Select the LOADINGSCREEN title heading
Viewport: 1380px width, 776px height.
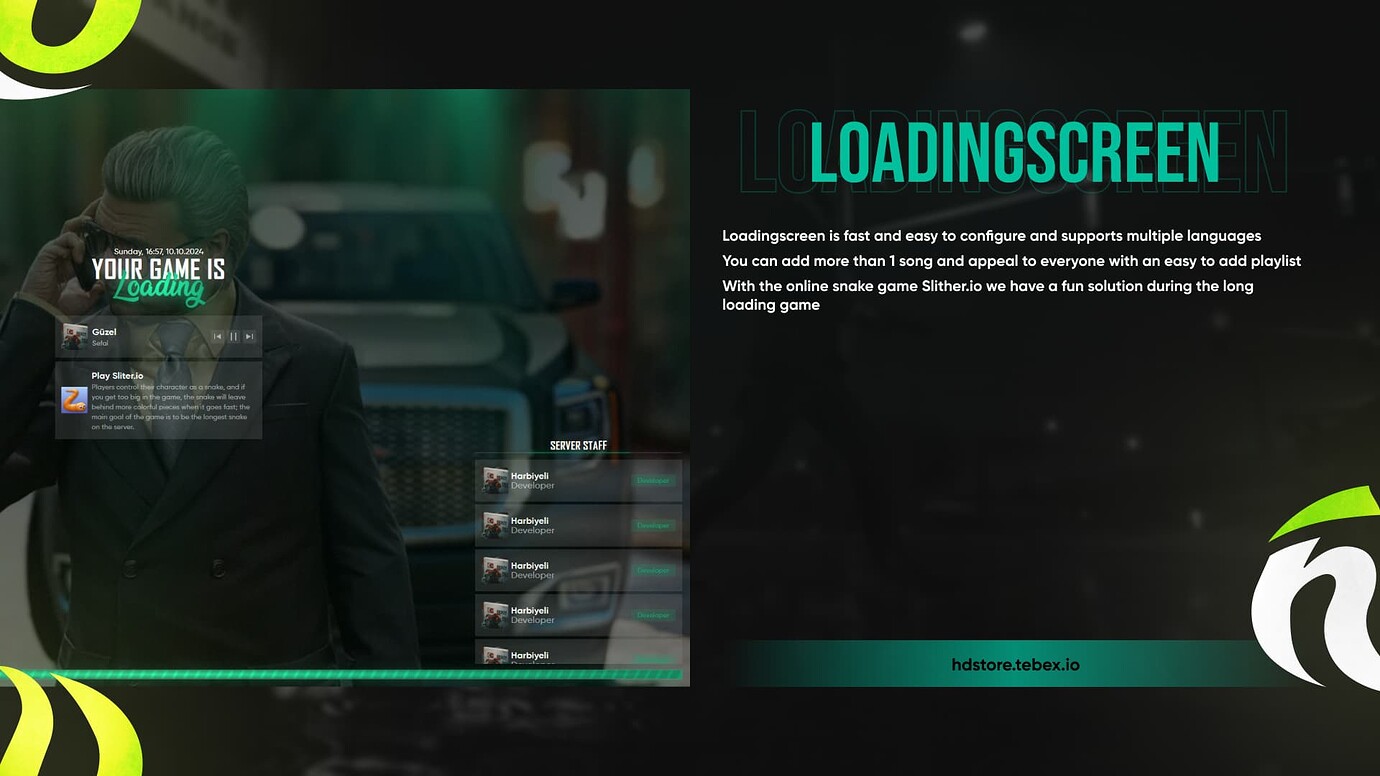(x=1015, y=152)
